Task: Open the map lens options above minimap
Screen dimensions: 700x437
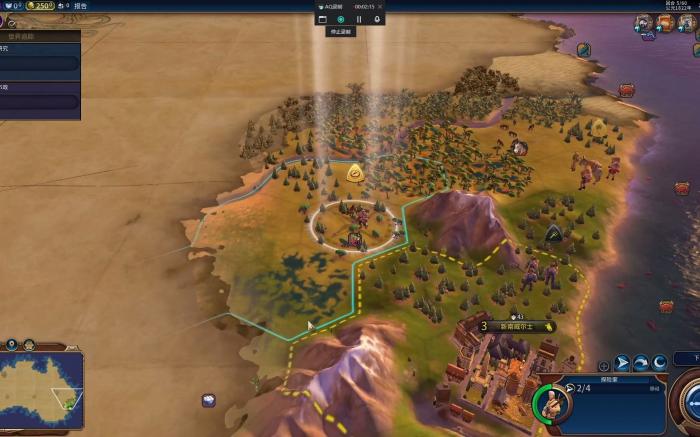Action: pyautogui.click(x=12, y=344)
